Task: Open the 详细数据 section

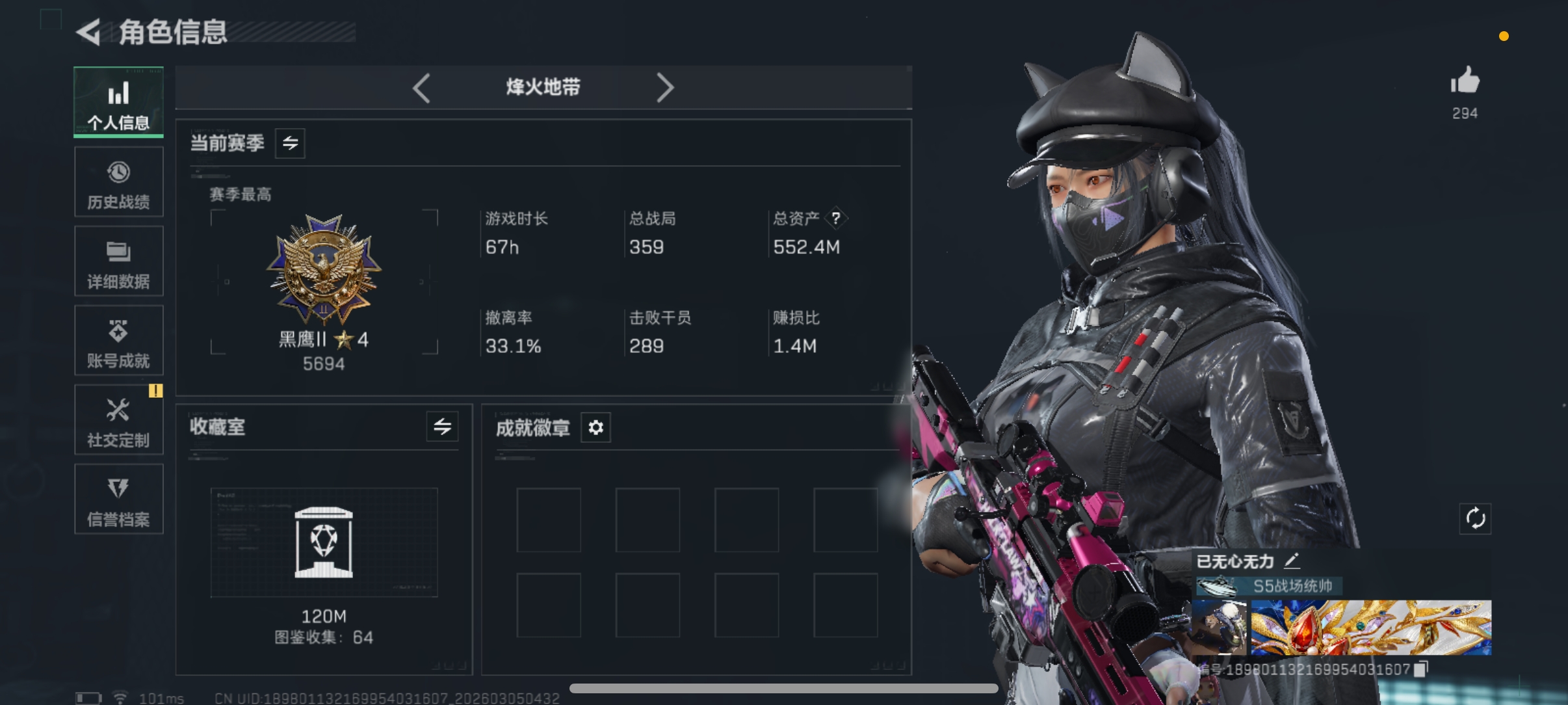Action: [x=118, y=261]
